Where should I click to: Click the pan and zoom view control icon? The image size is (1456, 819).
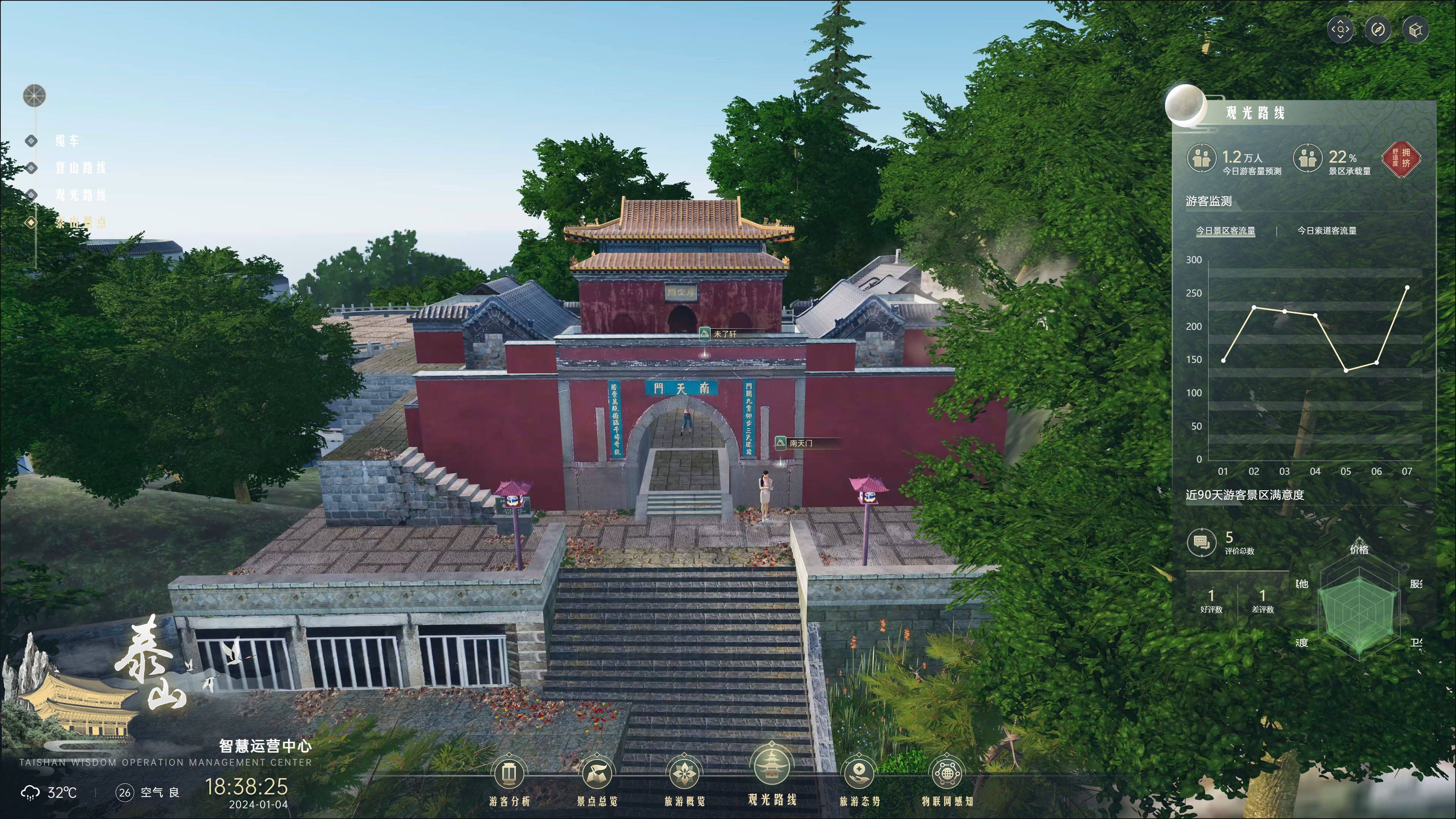point(1340,30)
